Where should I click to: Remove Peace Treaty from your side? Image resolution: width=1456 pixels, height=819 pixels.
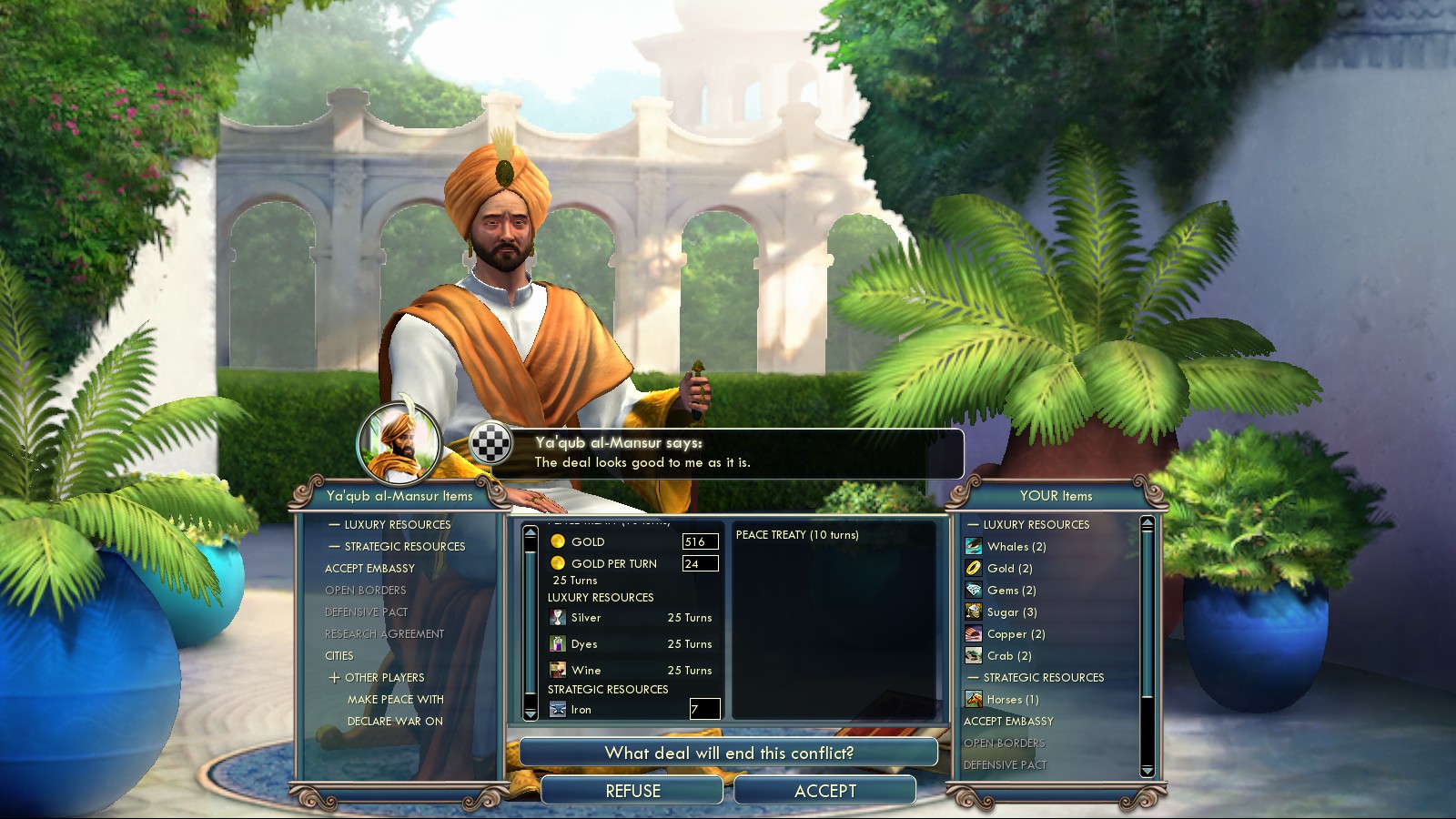tap(796, 535)
